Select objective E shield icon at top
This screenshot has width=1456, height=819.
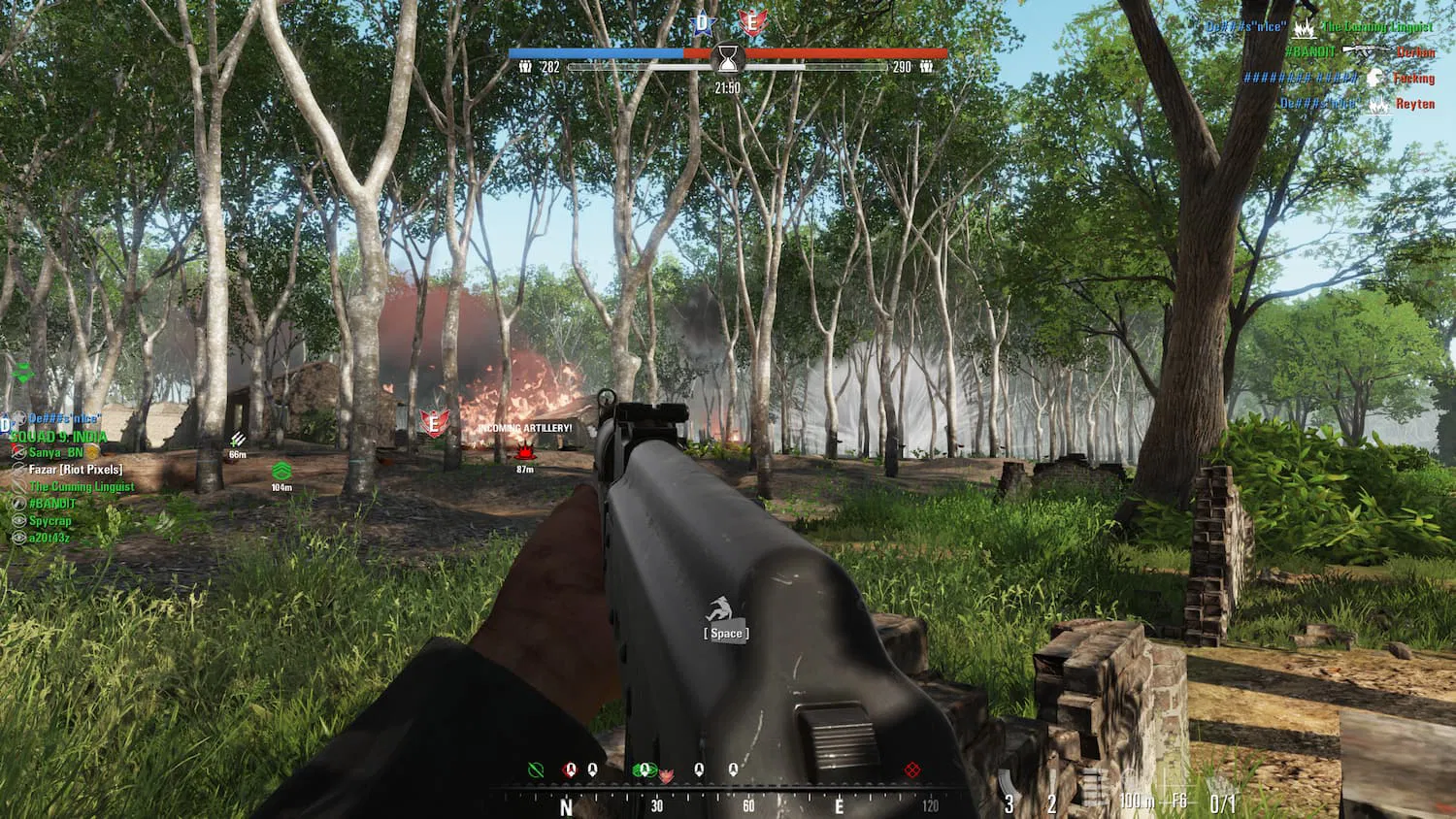click(749, 22)
